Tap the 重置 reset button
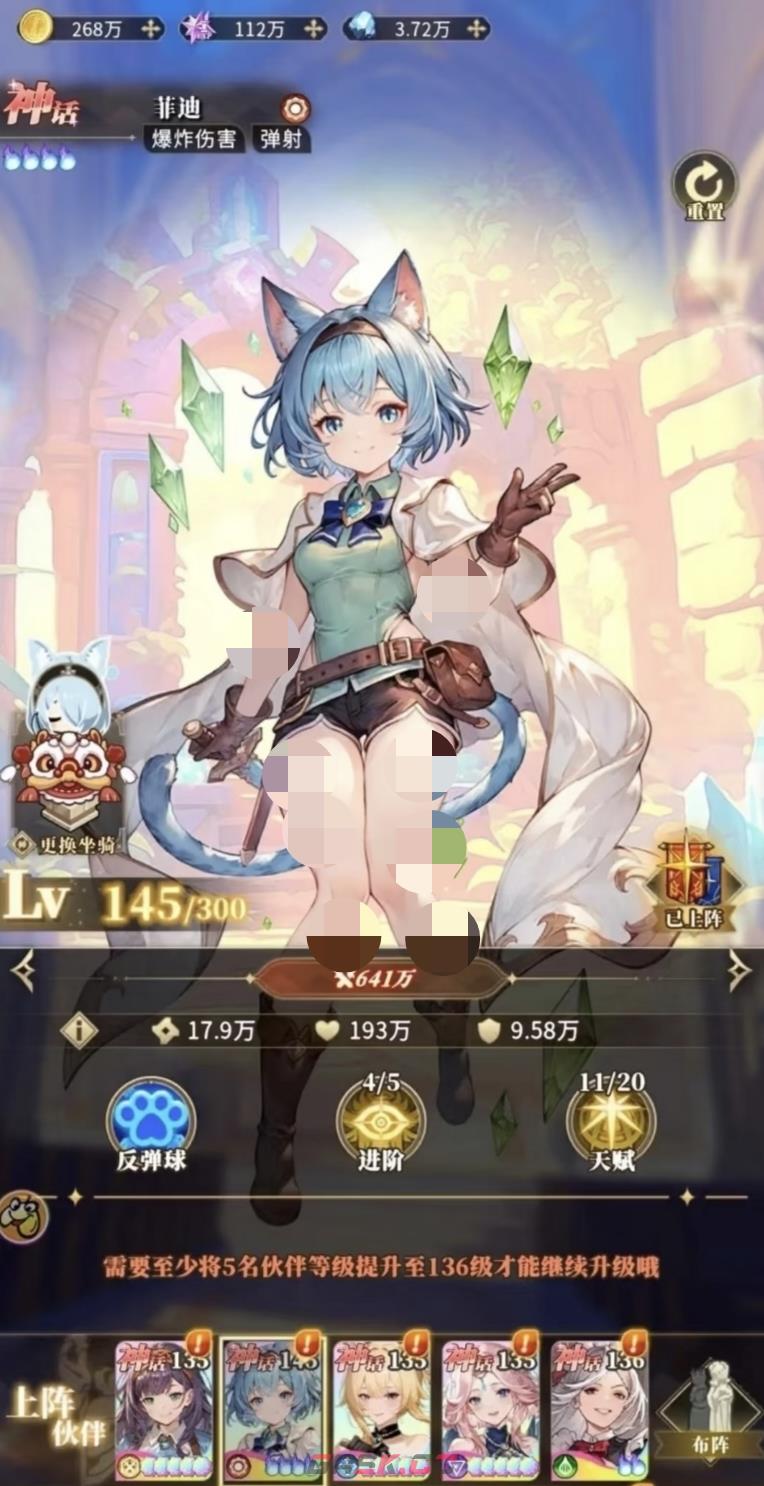 click(x=703, y=185)
